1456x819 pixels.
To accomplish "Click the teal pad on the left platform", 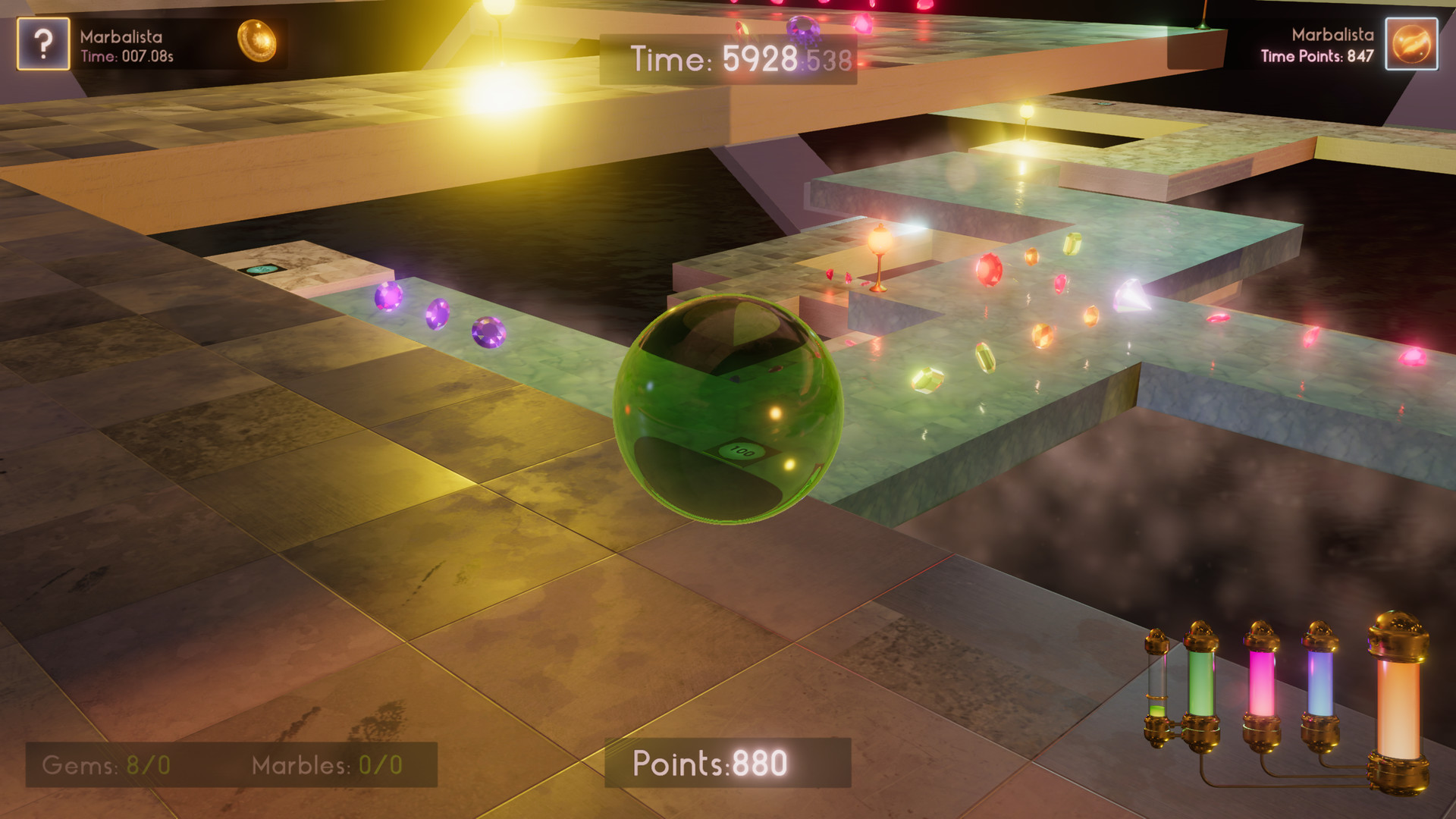I will tap(262, 268).
